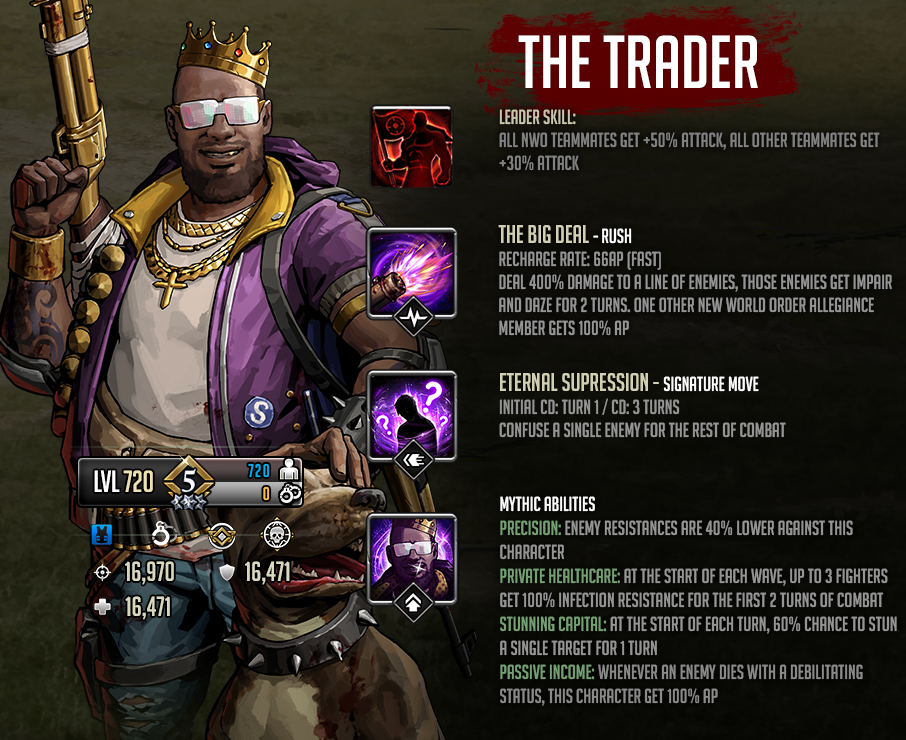Select the skull crosshair trait icon
The image size is (906, 740).
(277, 535)
